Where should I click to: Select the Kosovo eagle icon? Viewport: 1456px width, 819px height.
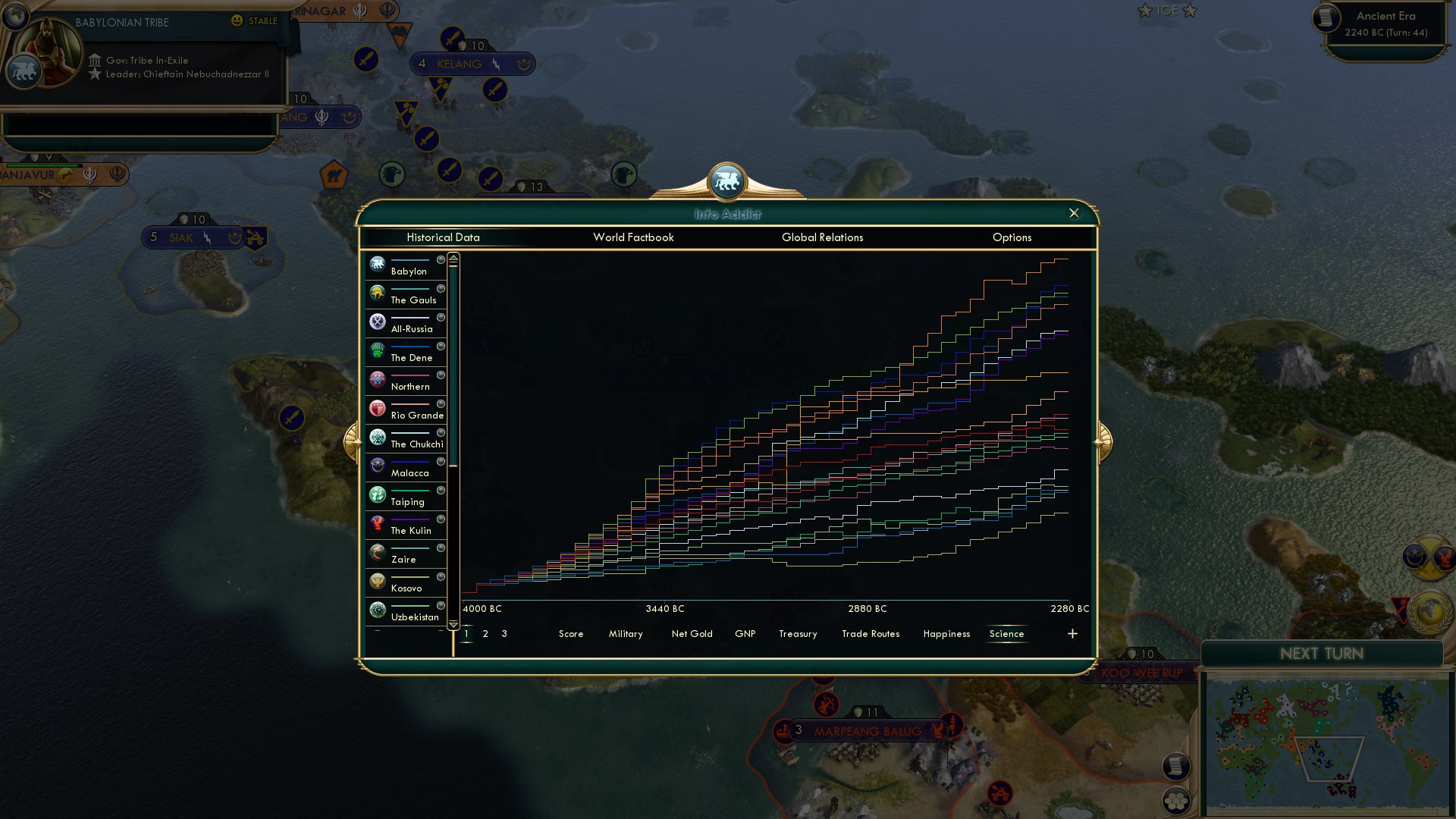pos(377,581)
